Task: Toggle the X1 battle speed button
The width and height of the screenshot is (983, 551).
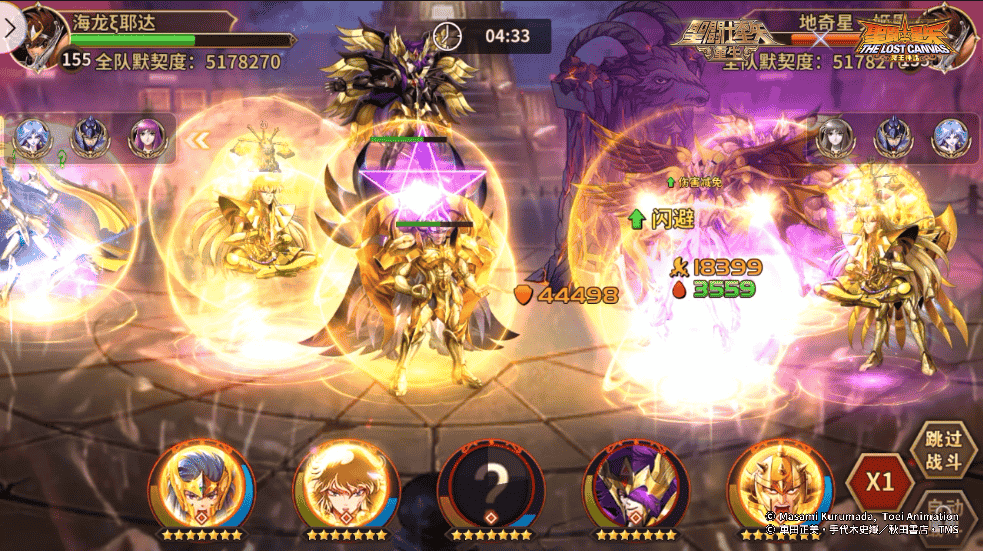Action: [879, 481]
